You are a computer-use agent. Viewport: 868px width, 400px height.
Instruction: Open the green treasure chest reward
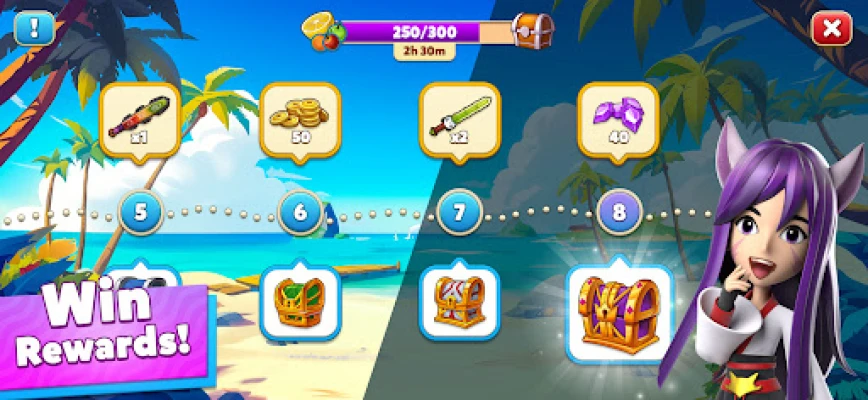(x=300, y=300)
